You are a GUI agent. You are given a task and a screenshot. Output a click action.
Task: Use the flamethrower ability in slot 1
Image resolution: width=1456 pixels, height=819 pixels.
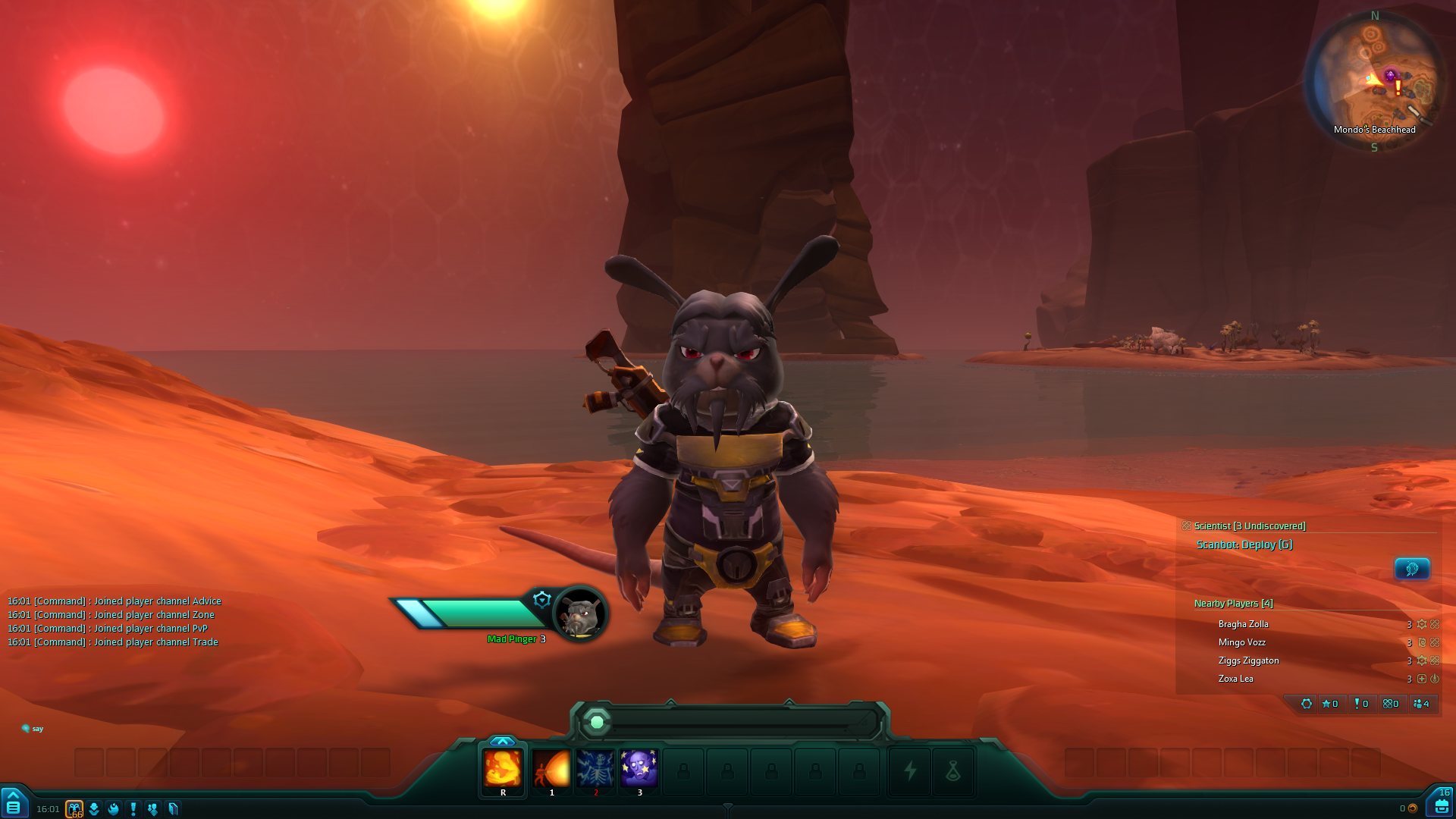tap(551, 769)
